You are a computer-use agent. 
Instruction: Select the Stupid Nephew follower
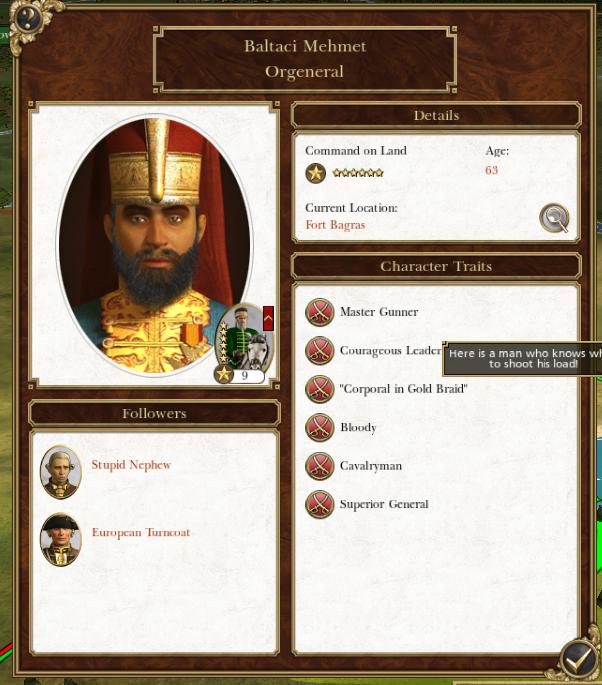coord(131,465)
